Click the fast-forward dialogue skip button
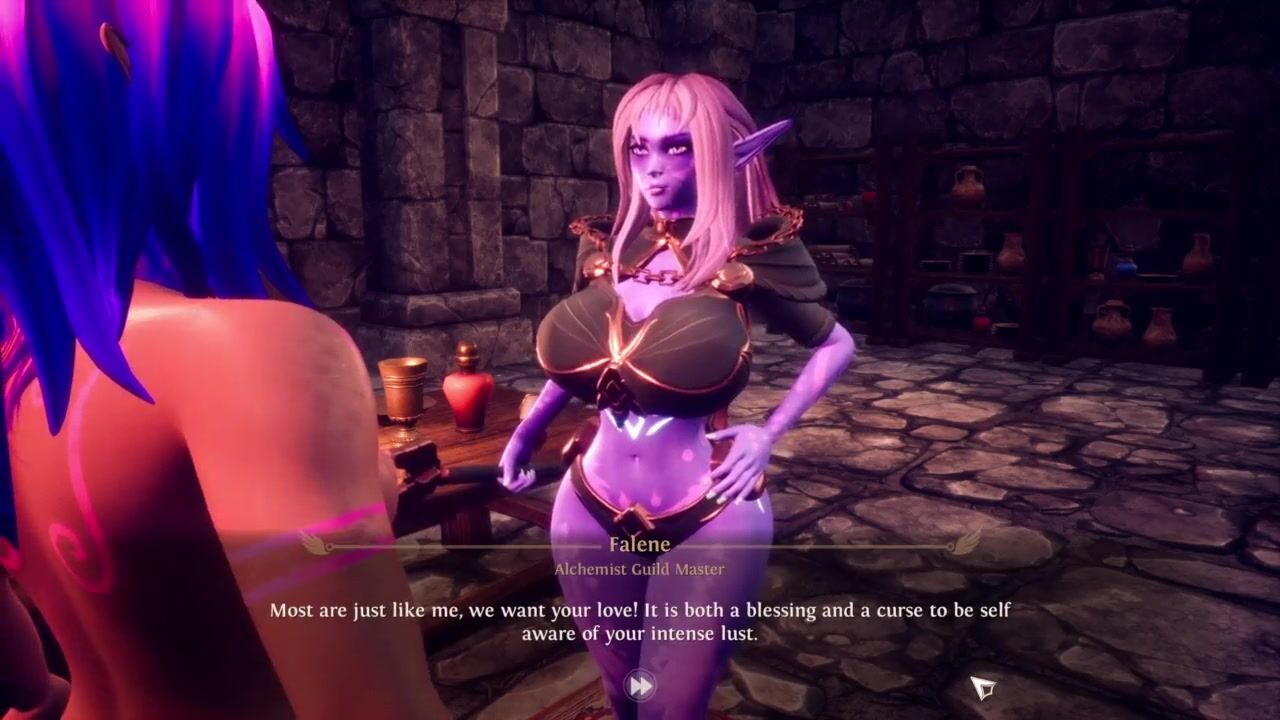The image size is (1280, 720). click(x=640, y=685)
